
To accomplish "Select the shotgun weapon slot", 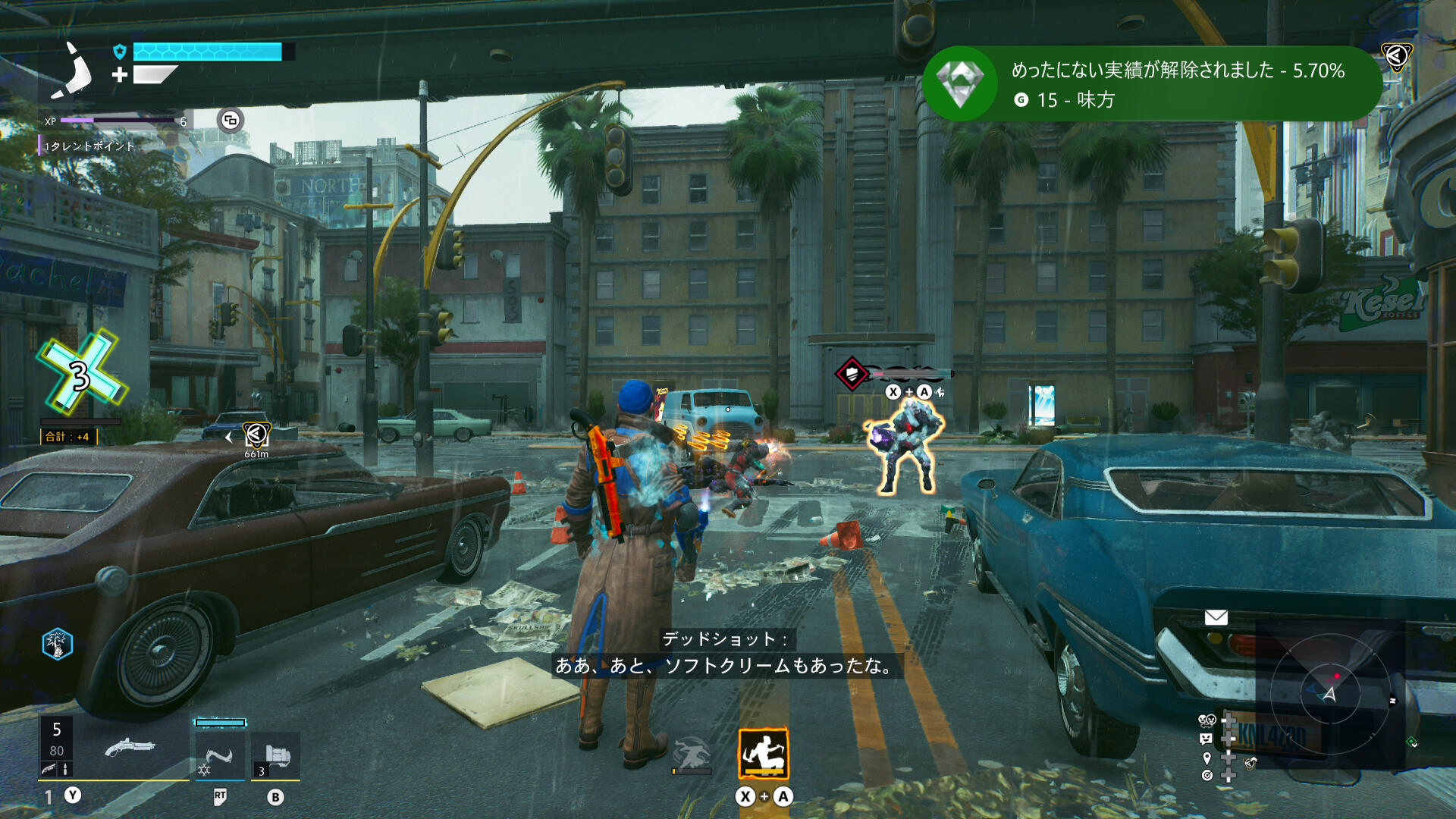I will pyautogui.click(x=130, y=748).
